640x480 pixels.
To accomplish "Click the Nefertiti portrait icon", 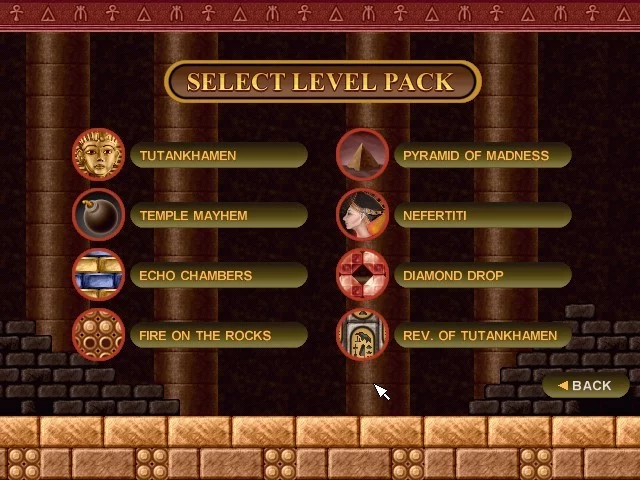I will 362,215.
